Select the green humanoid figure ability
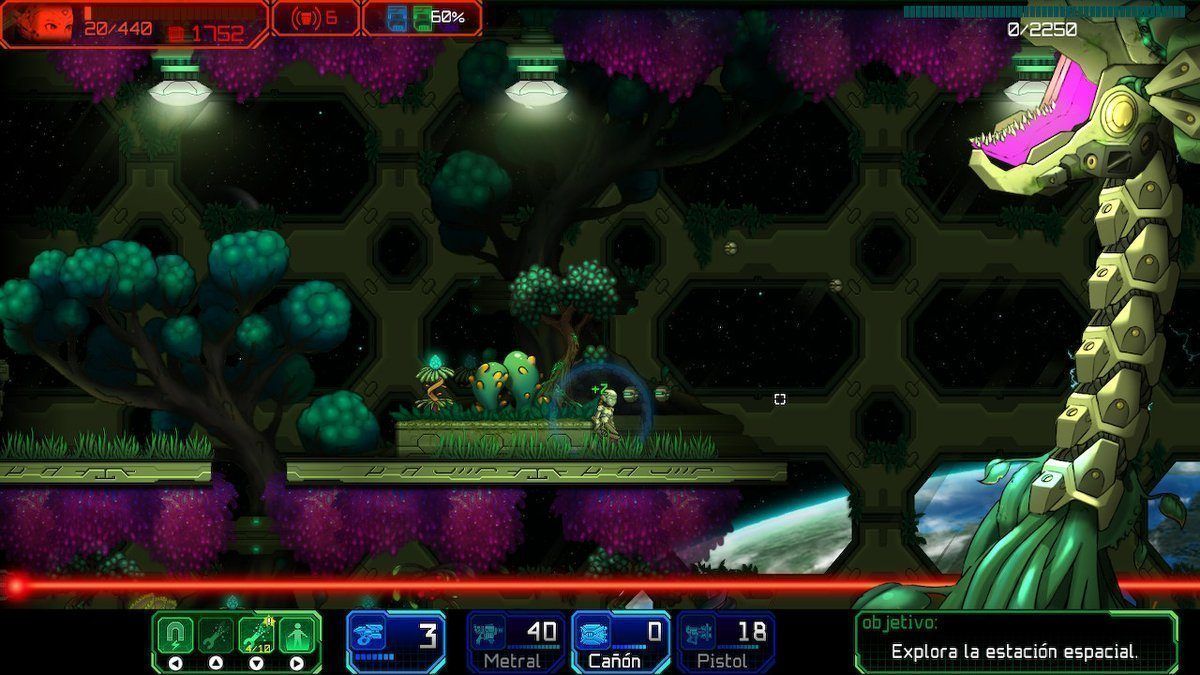The width and height of the screenshot is (1200, 675). pyautogui.click(x=298, y=635)
